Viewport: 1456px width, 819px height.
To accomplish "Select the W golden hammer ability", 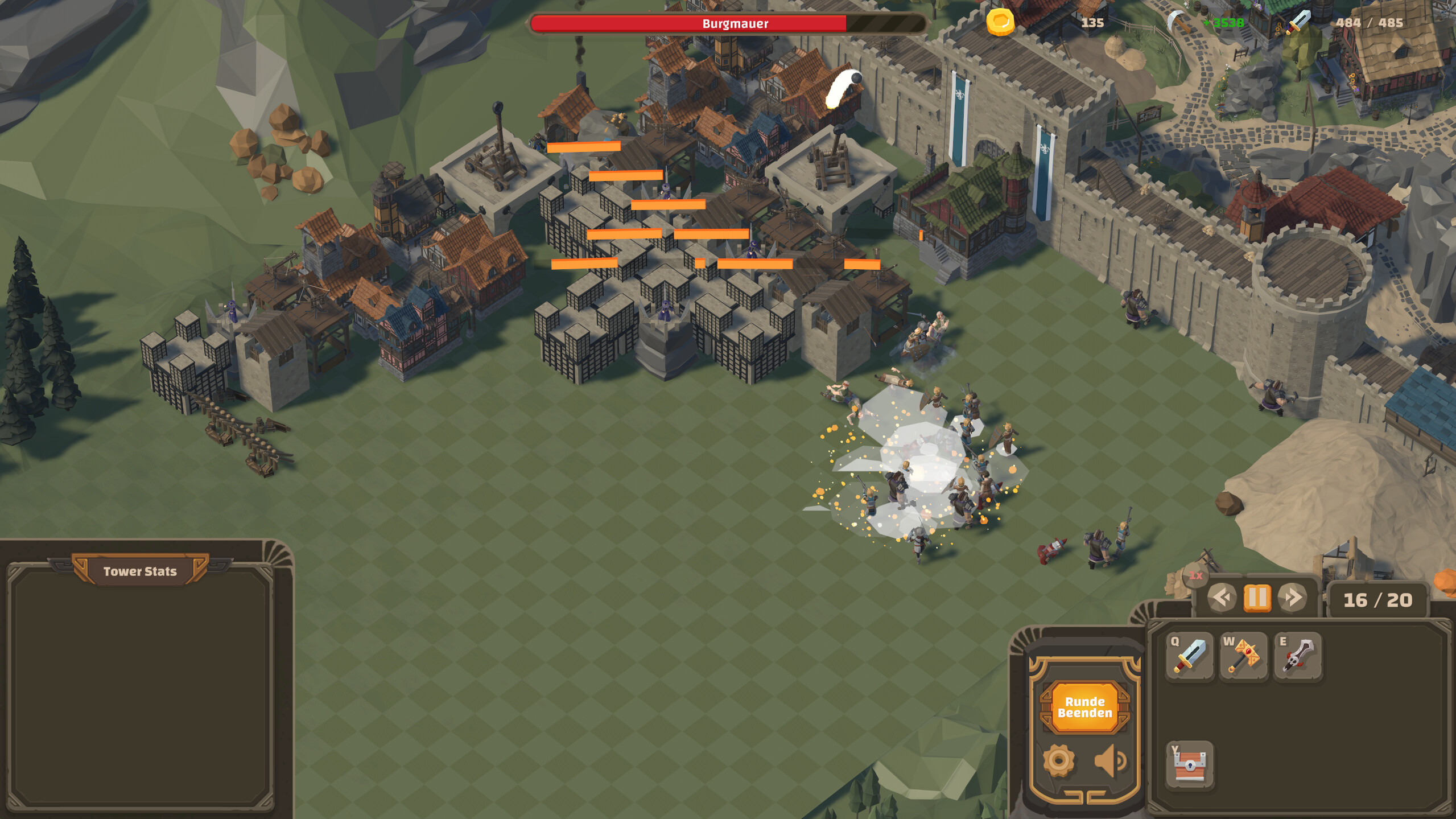I will coord(1243,656).
